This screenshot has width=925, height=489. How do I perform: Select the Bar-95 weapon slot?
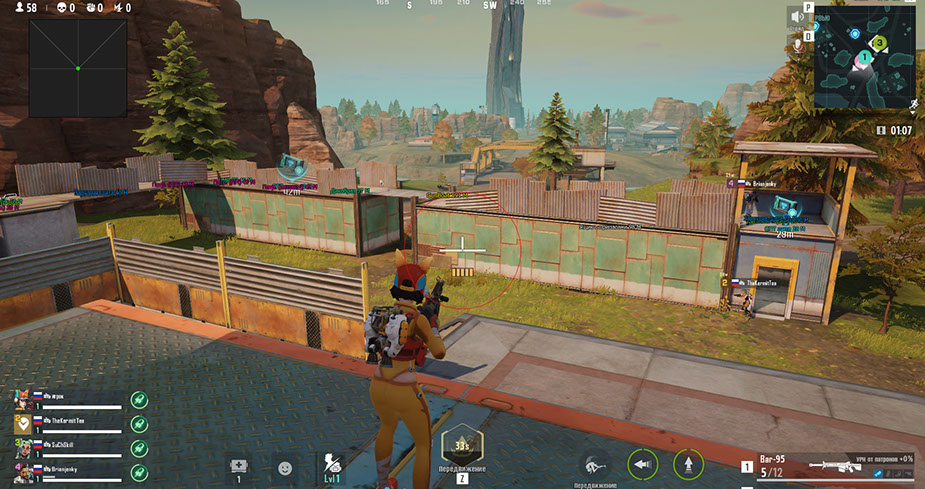(828, 465)
